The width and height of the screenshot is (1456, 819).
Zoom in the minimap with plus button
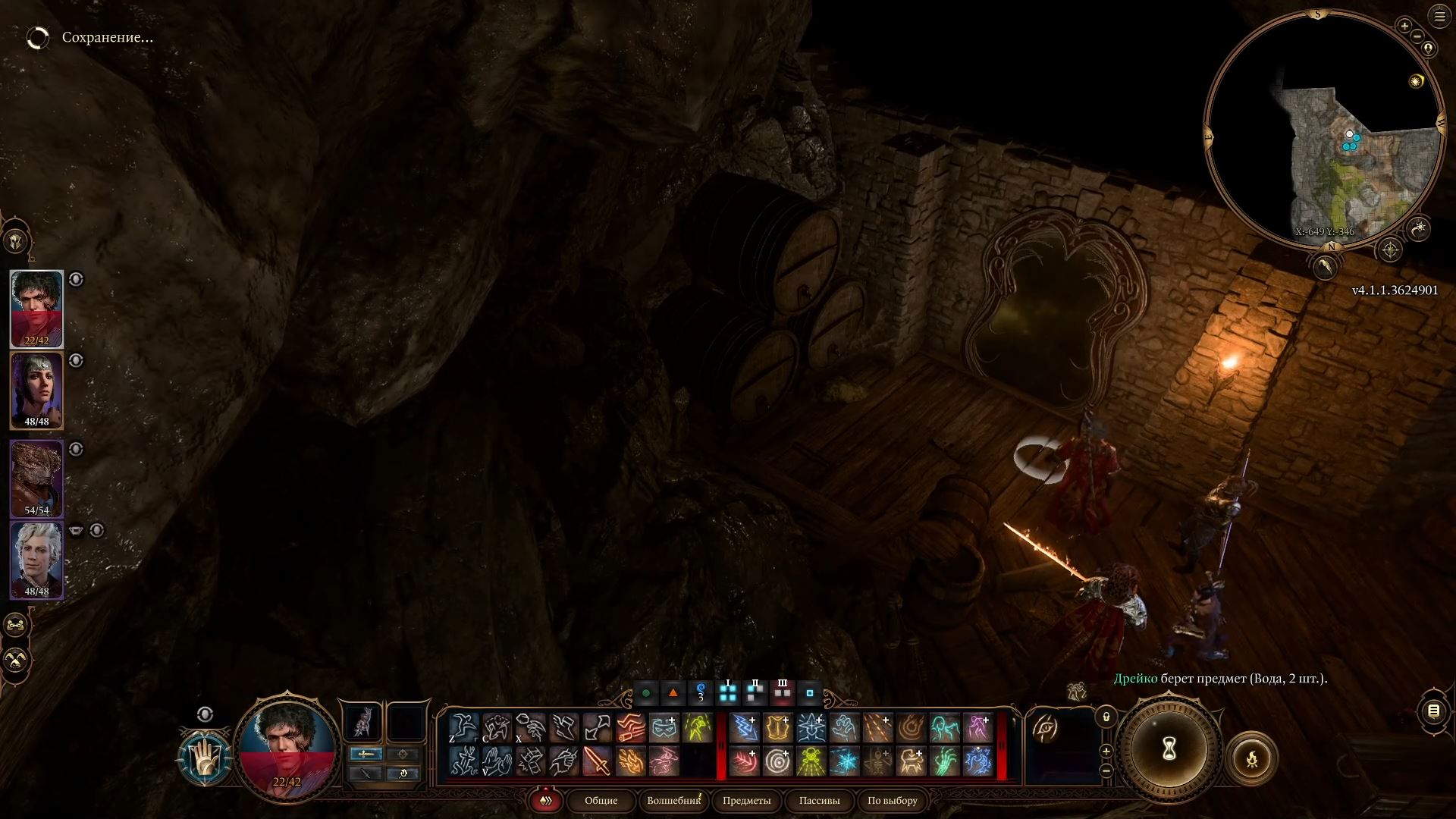tap(1404, 26)
